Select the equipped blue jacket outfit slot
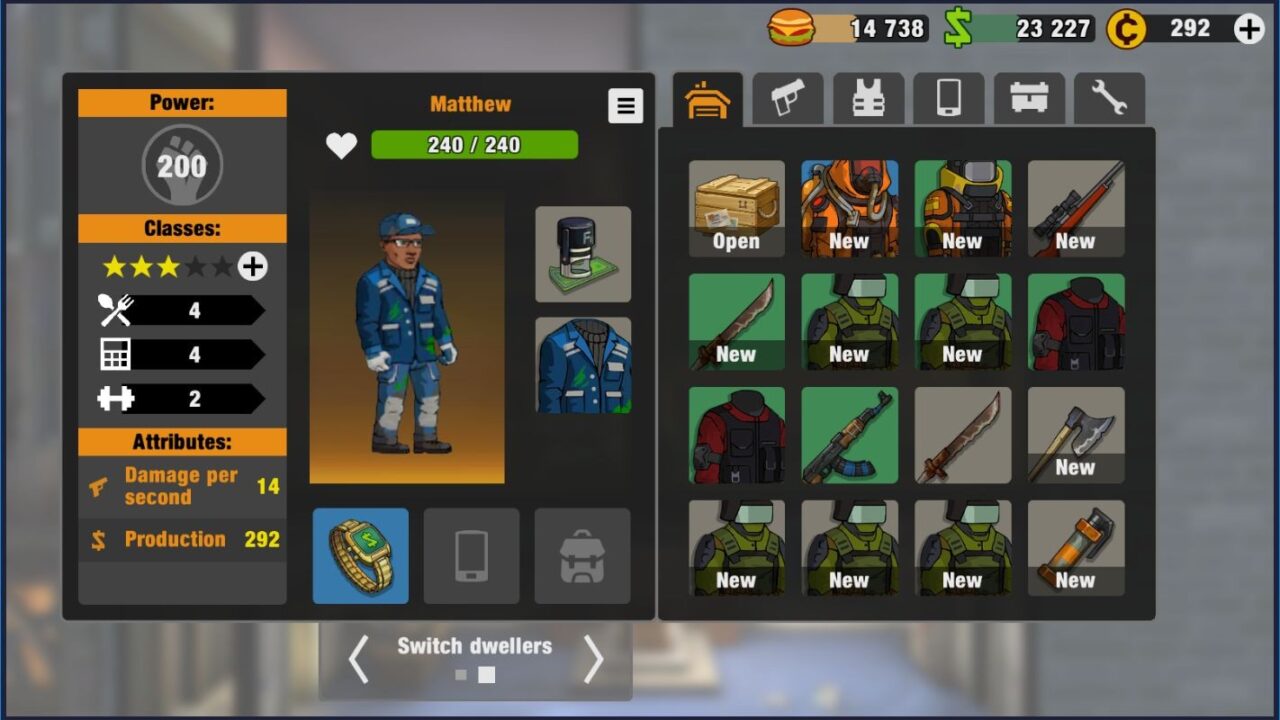 pyautogui.click(x=583, y=366)
